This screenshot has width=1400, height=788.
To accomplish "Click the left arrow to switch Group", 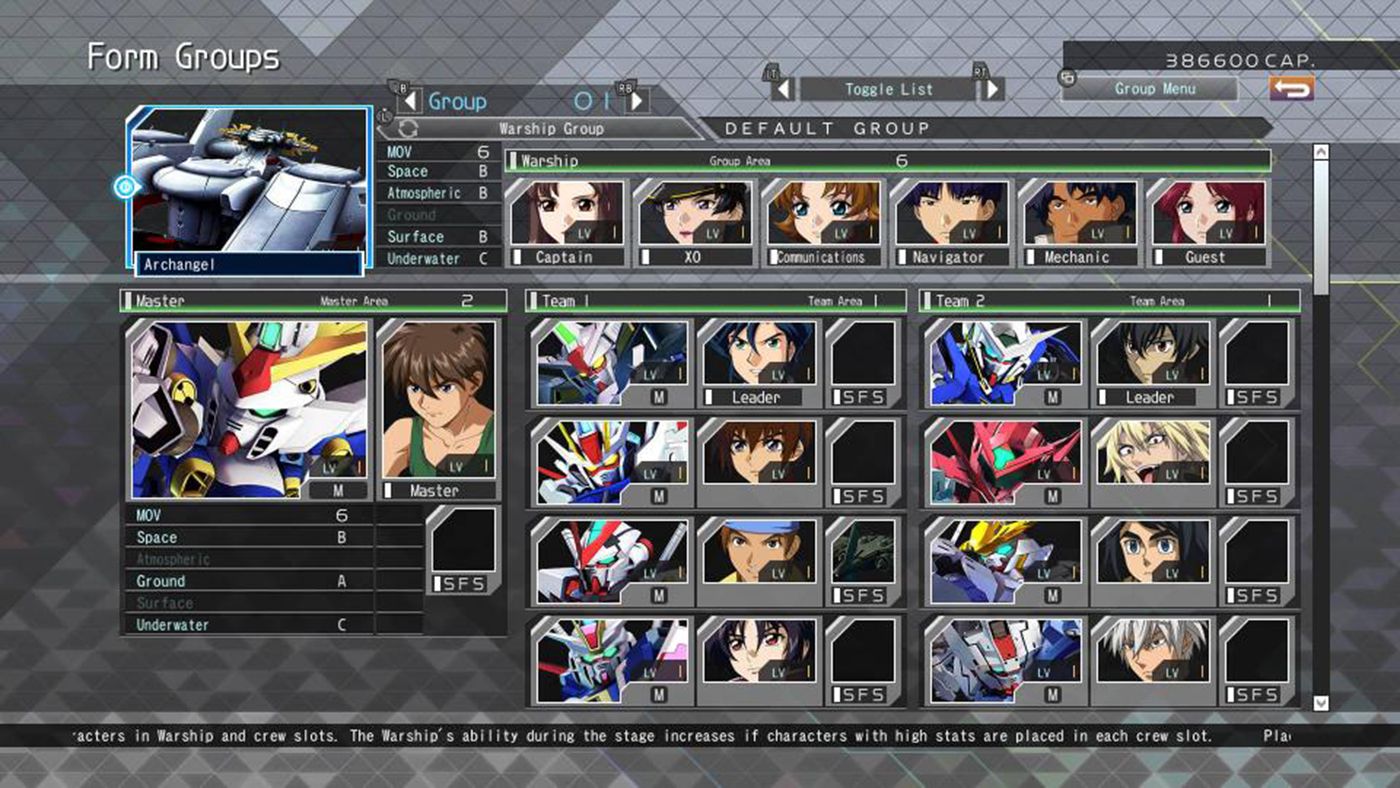I will (413, 101).
